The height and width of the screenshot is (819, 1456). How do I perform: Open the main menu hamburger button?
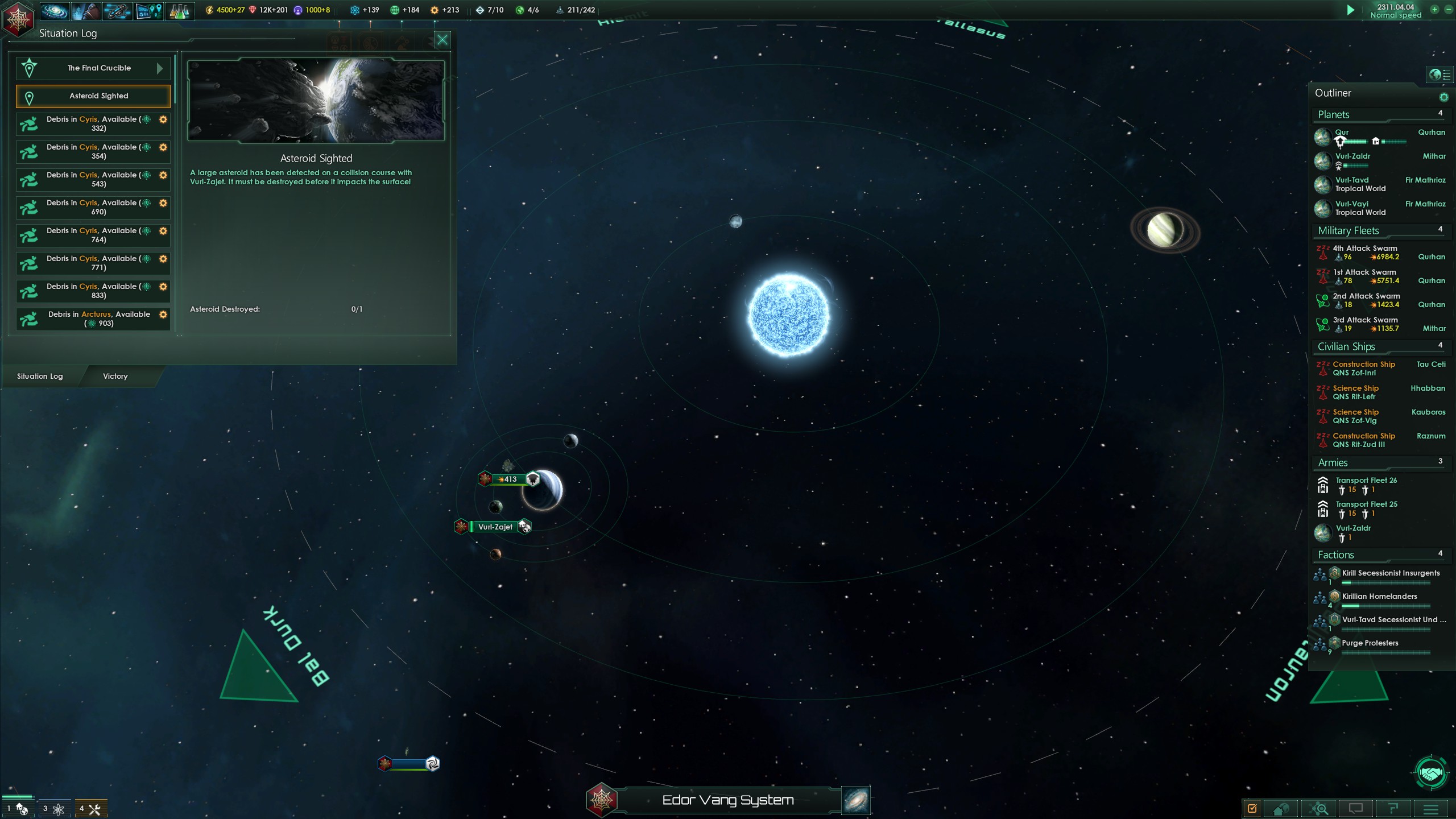click(1430, 809)
